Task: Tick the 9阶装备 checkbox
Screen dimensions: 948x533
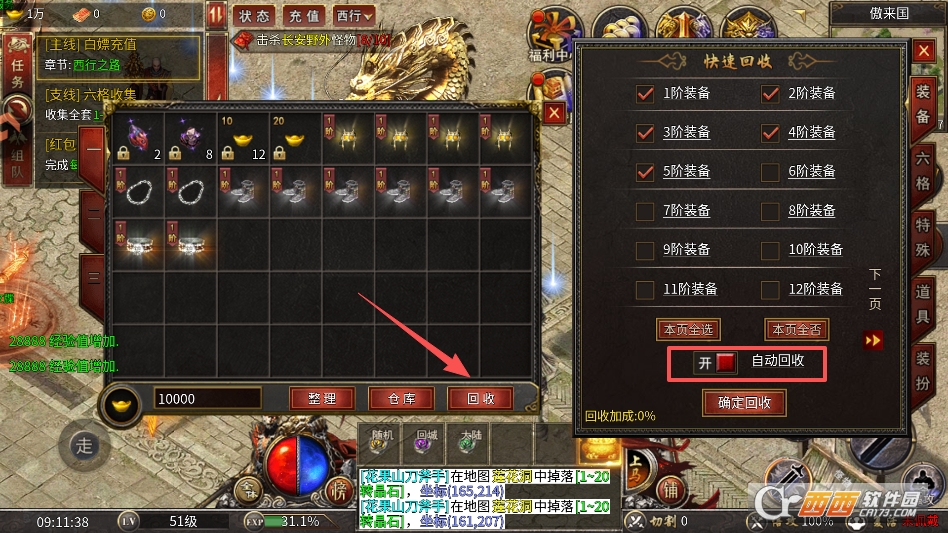Action: point(645,250)
